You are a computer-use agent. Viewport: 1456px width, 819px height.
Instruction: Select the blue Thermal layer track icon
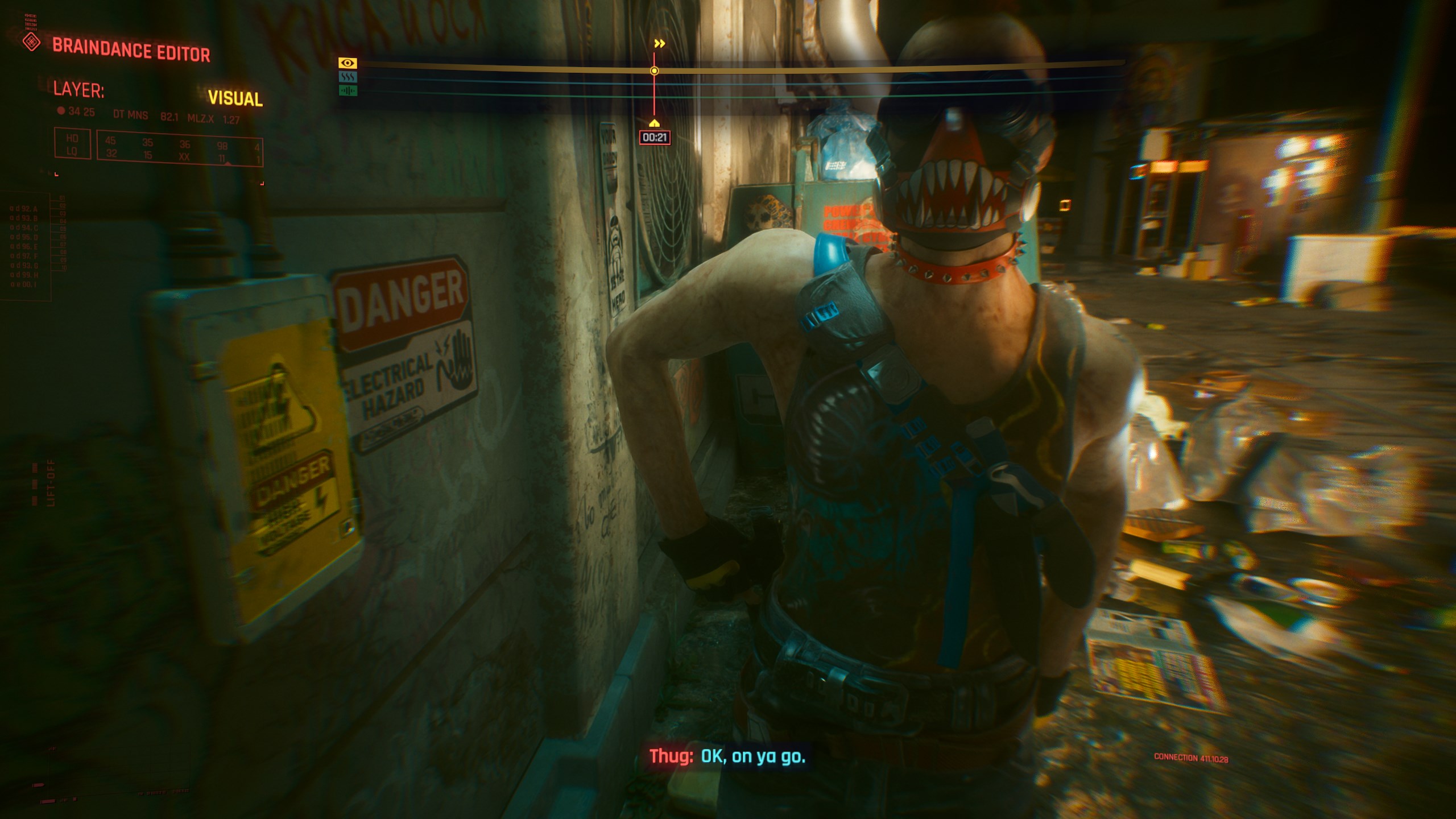point(347,77)
